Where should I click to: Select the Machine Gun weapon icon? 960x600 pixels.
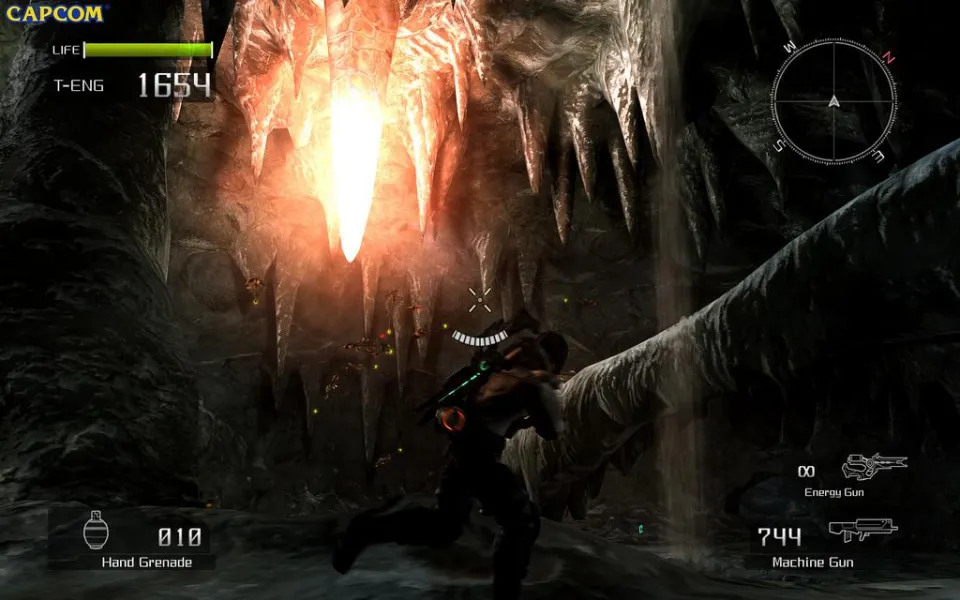pyautogui.click(x=862, y=531)
